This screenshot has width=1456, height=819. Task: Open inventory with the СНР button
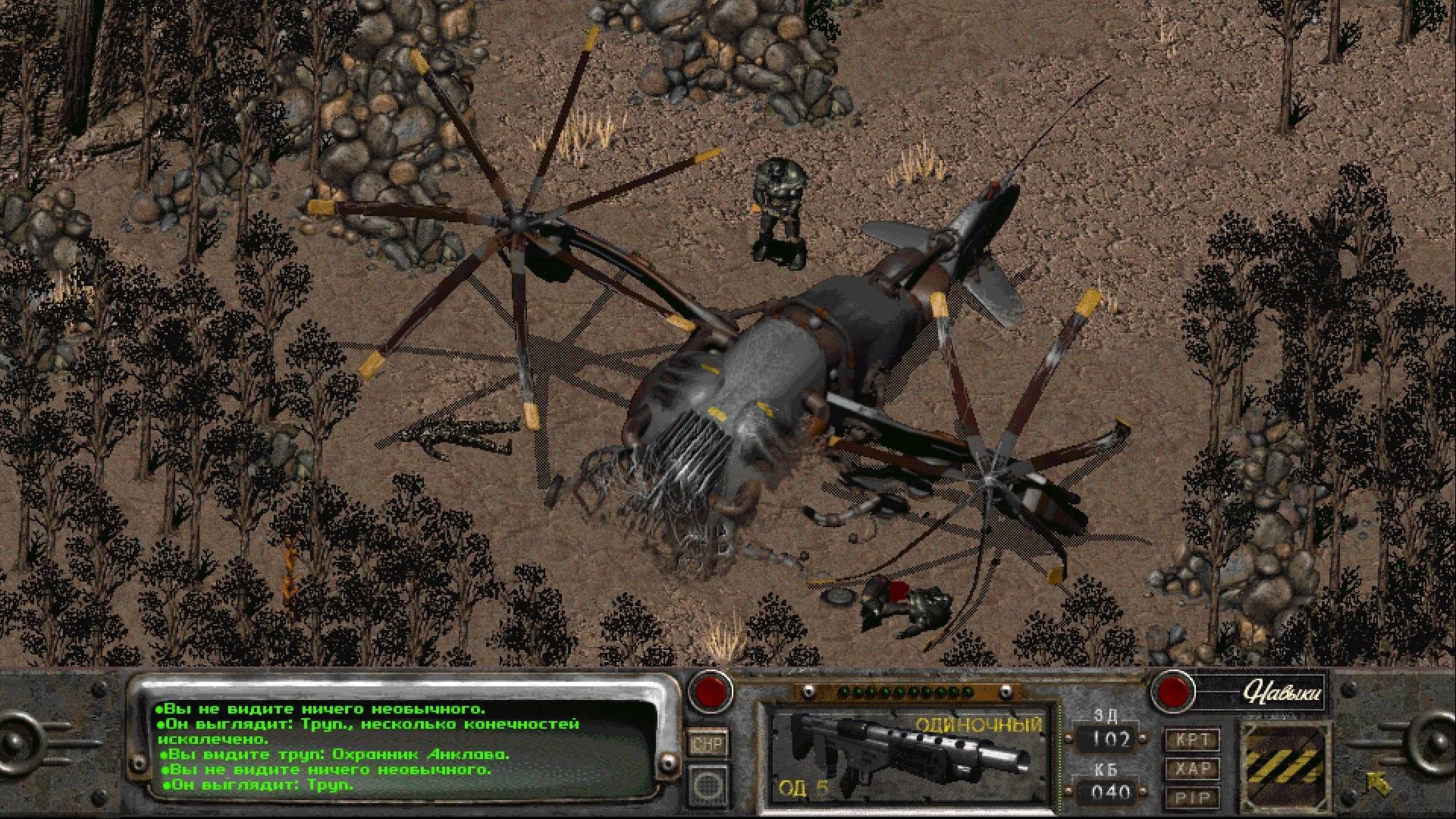(x=708, y=742)
